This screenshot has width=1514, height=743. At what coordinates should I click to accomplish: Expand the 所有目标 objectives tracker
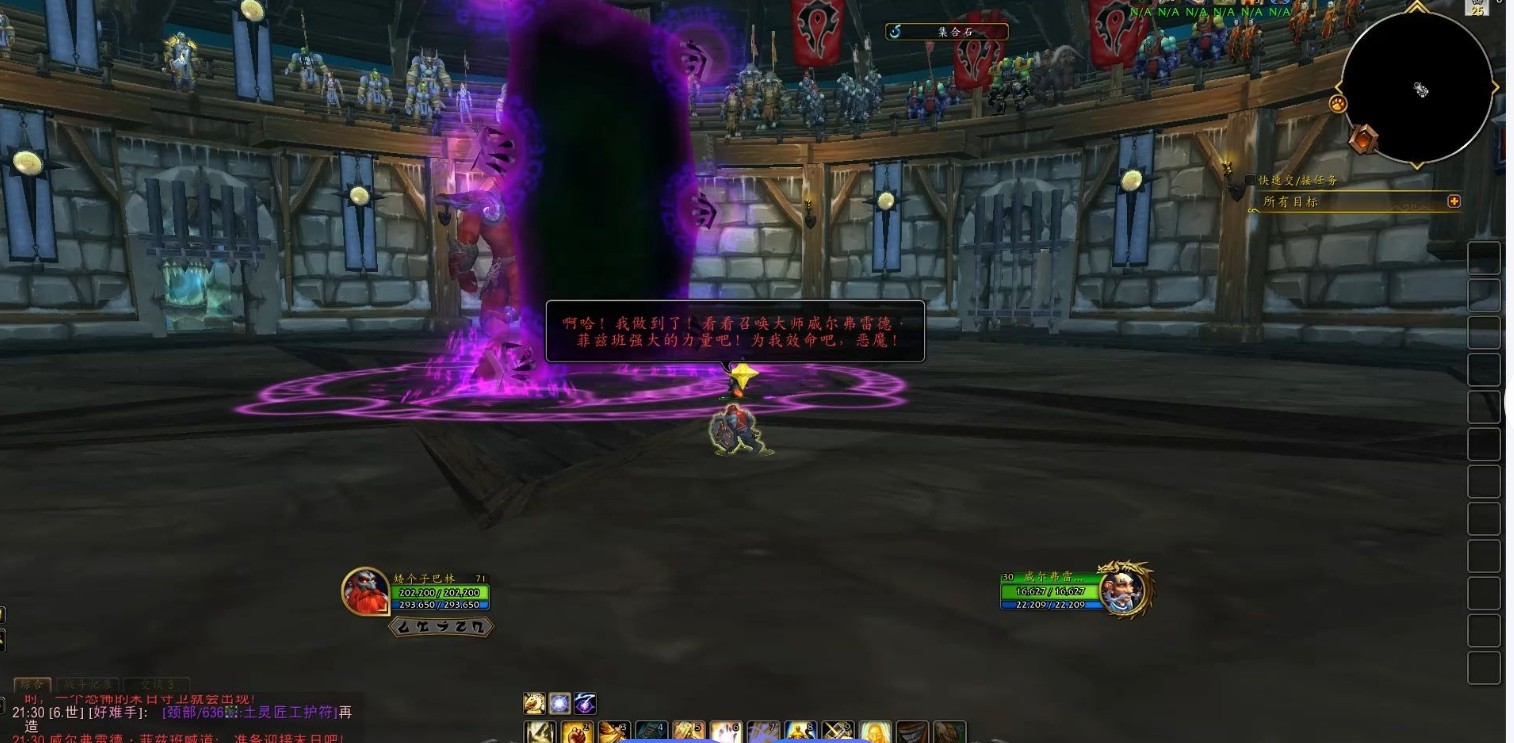[1454, 201]
